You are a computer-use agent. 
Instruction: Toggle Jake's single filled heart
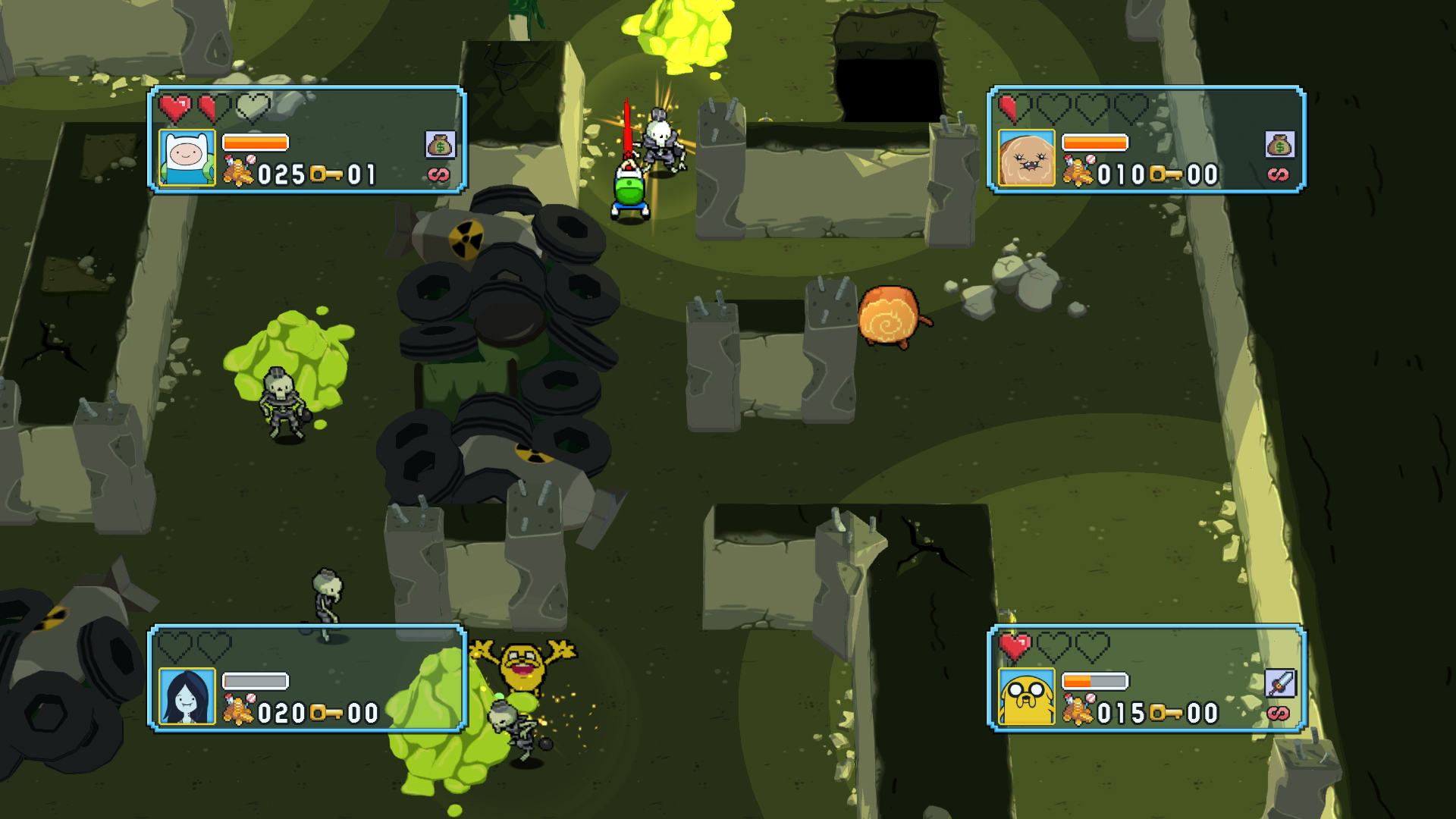pyautogui.click(x=1016, y=648)
